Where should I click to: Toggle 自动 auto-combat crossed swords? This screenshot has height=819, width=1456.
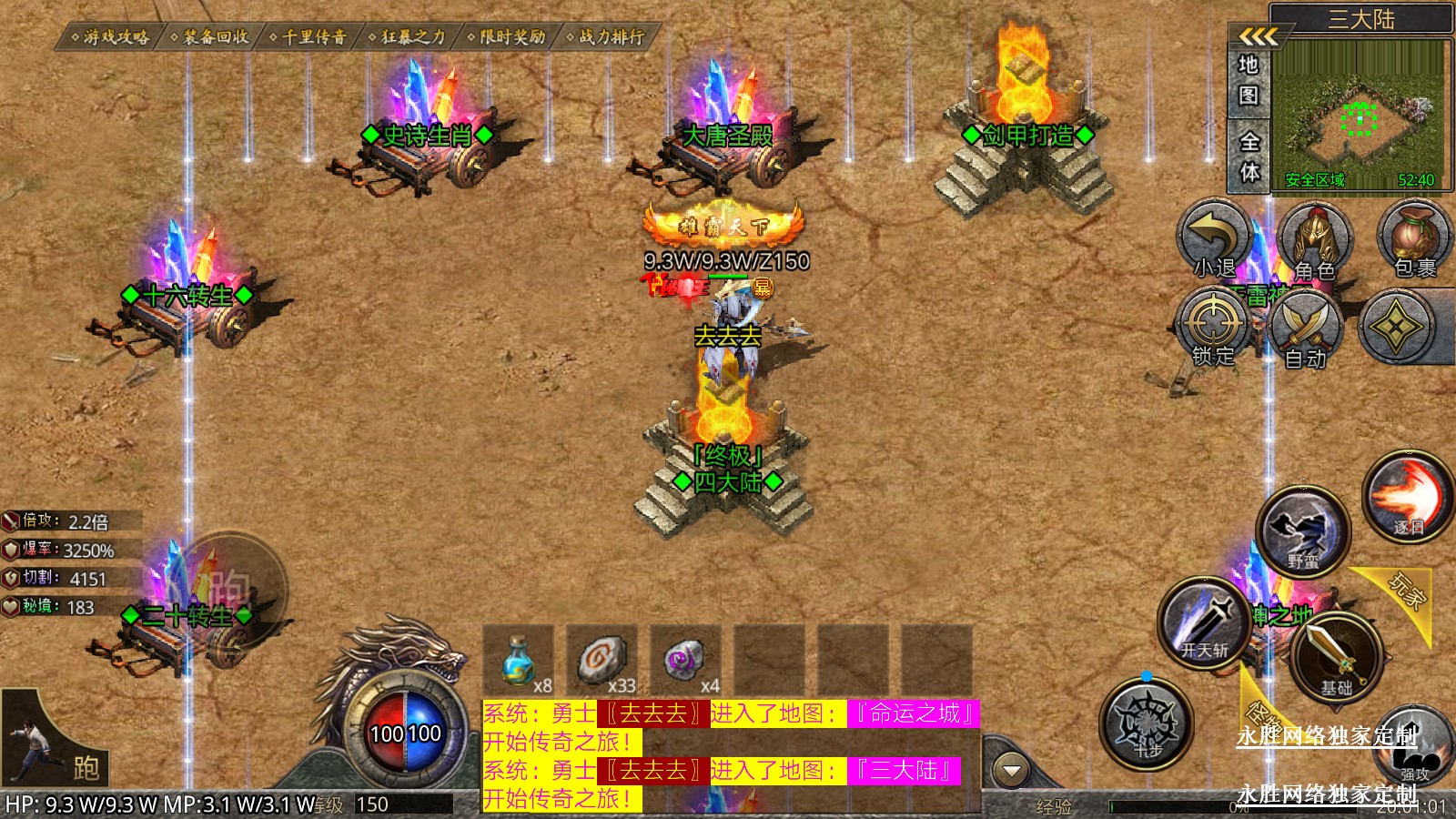[x=1306, y=330]
